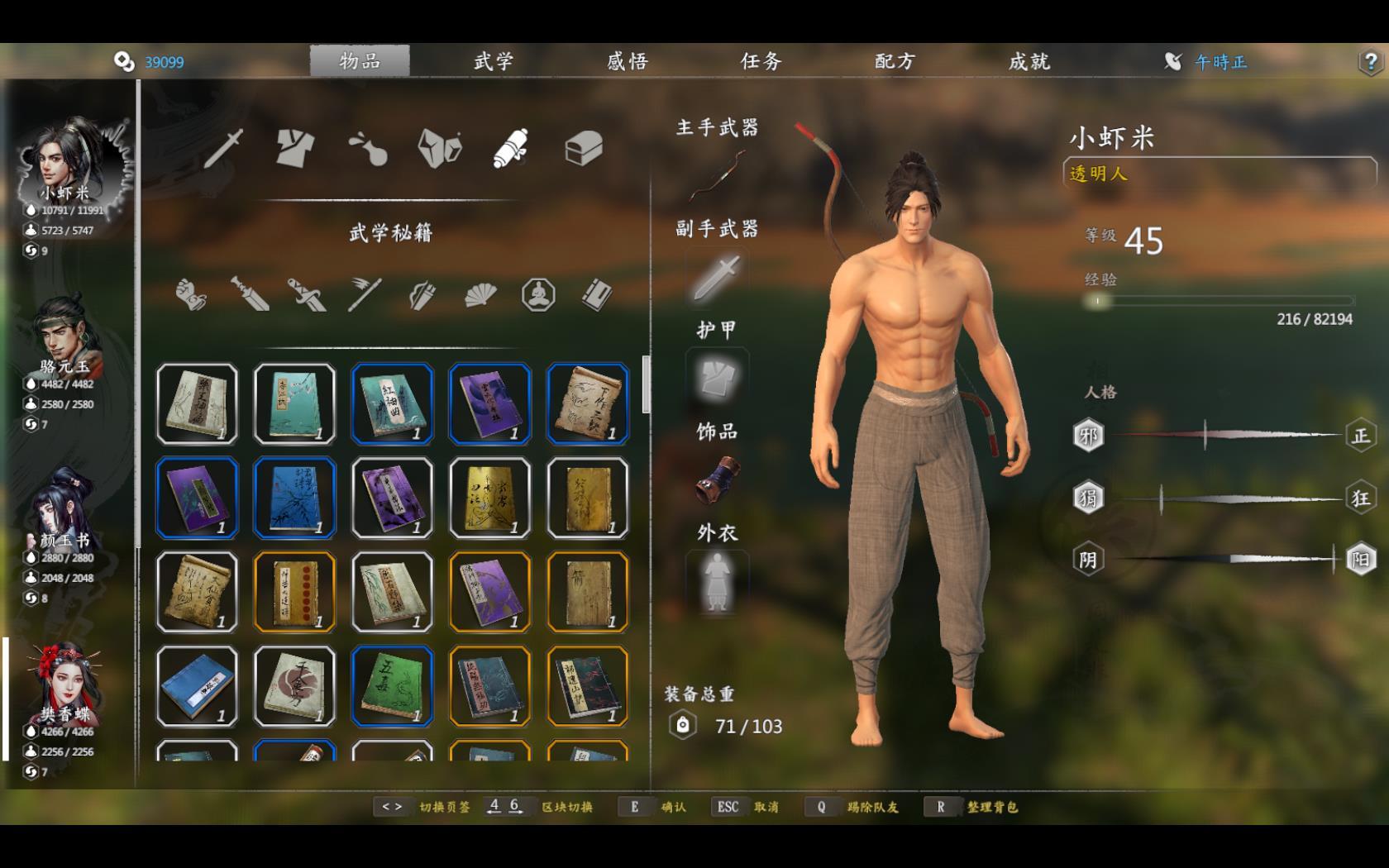
Task: Select the green 五毒 manual
Action: [x=392, y=686]
